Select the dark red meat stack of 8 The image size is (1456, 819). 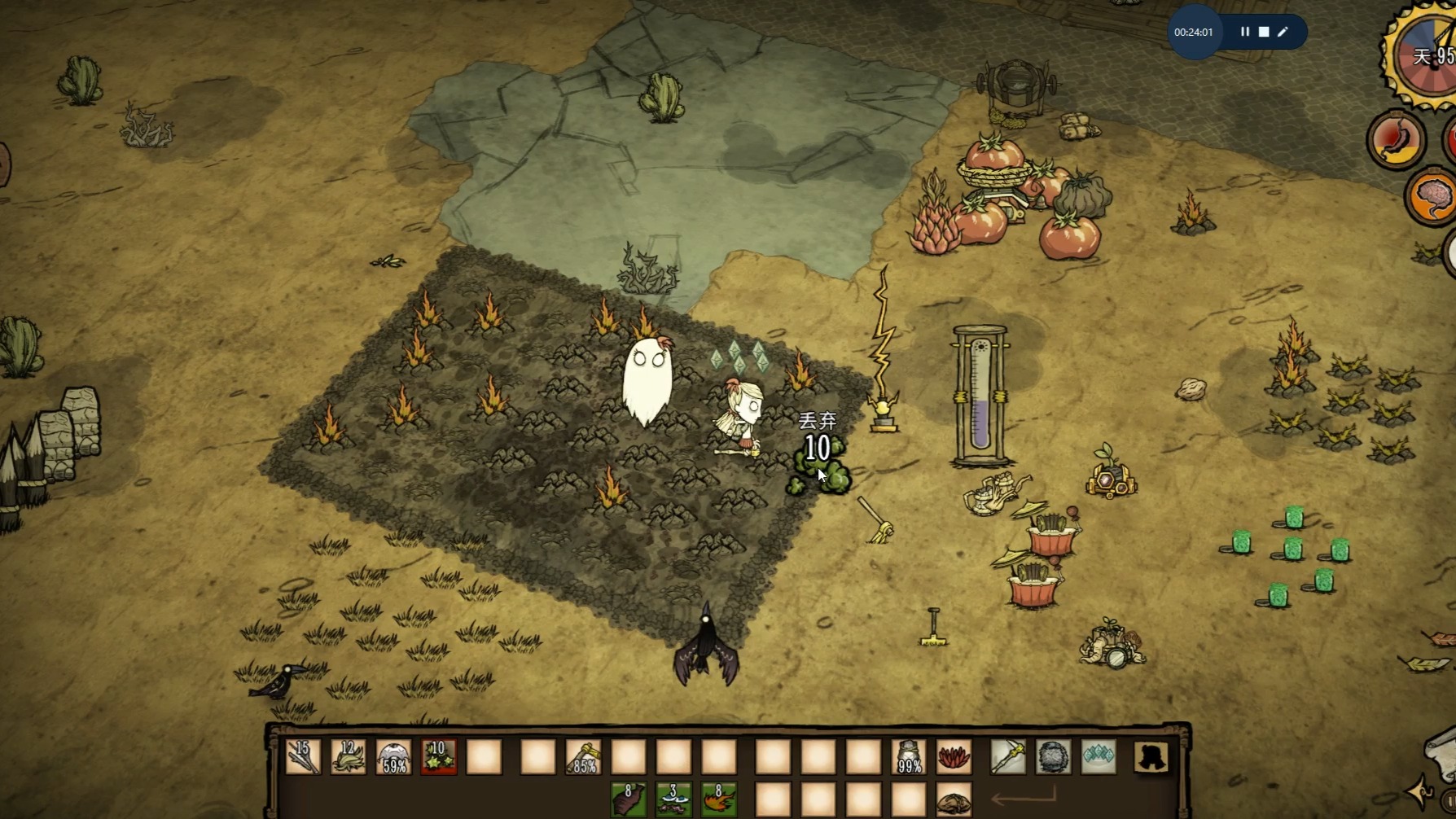tap(629, 799)
